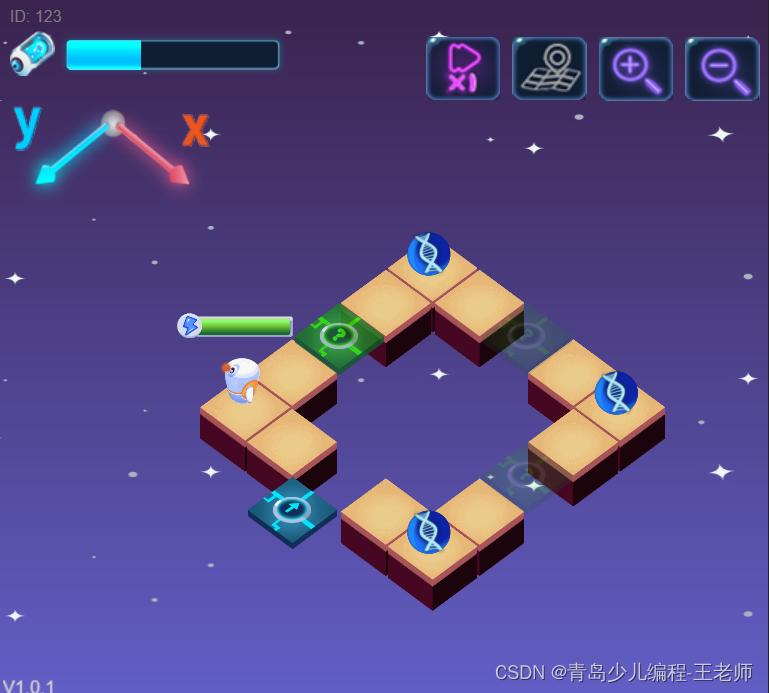Zoom out with the minus magnifier

tap(722, 68)
